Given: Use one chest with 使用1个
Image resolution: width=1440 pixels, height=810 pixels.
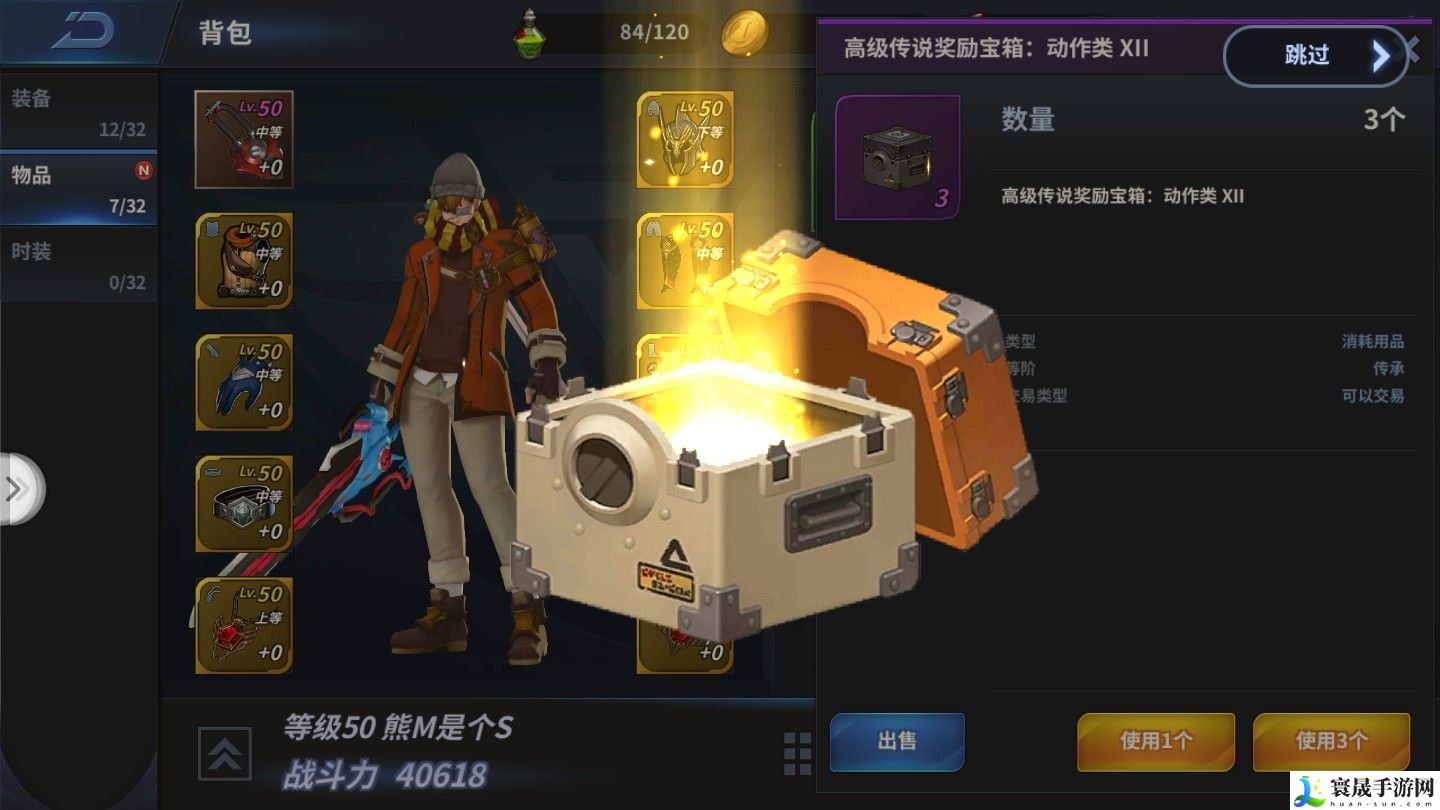Looking at the screenshot, I should 1155,741.
